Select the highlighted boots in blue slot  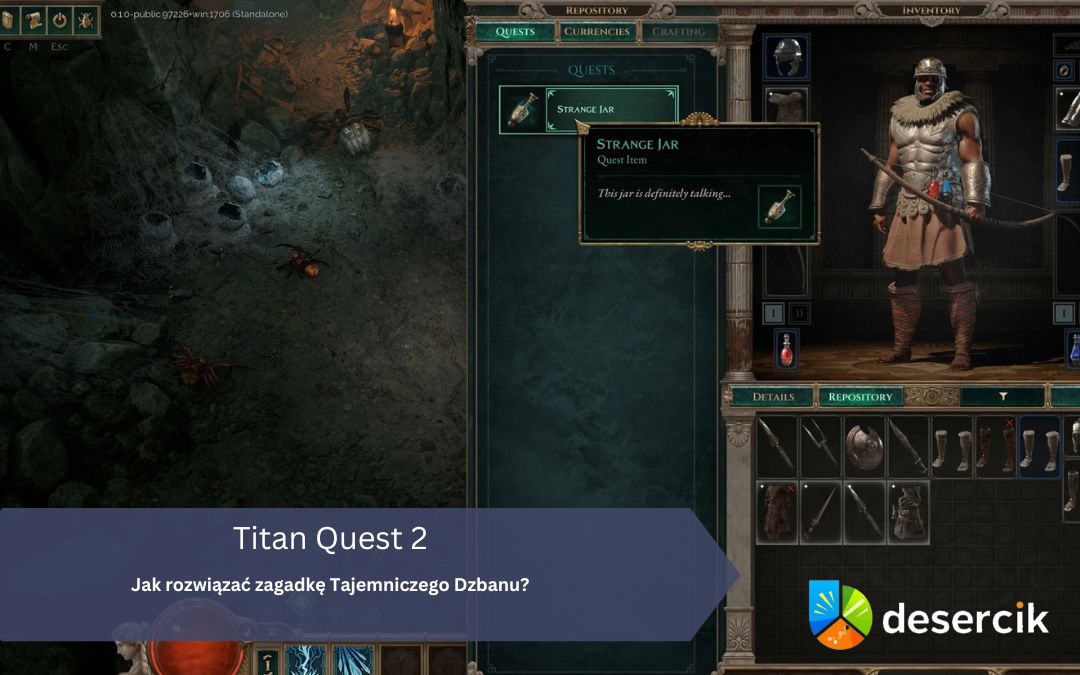1039,447
